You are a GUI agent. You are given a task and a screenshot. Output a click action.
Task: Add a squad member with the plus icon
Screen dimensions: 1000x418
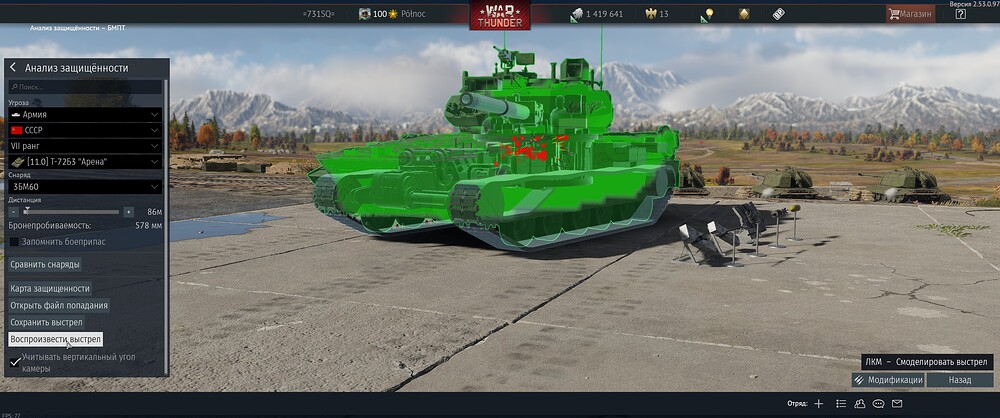818,403
